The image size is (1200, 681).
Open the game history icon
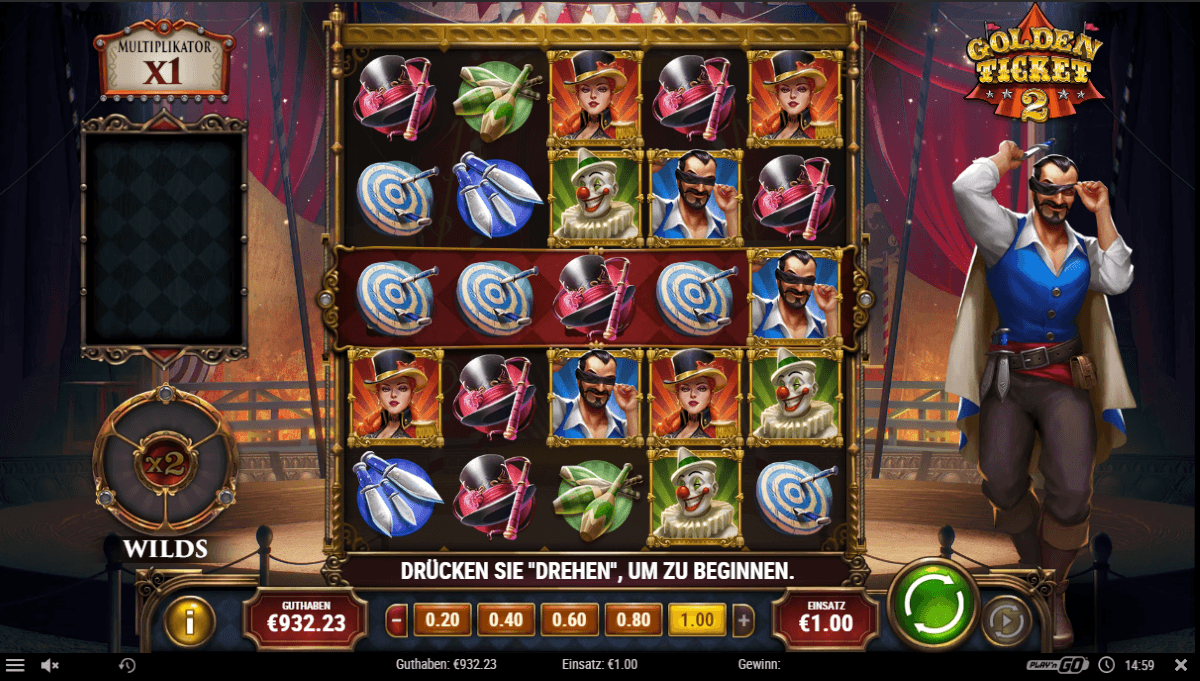(x=127, y=665)
